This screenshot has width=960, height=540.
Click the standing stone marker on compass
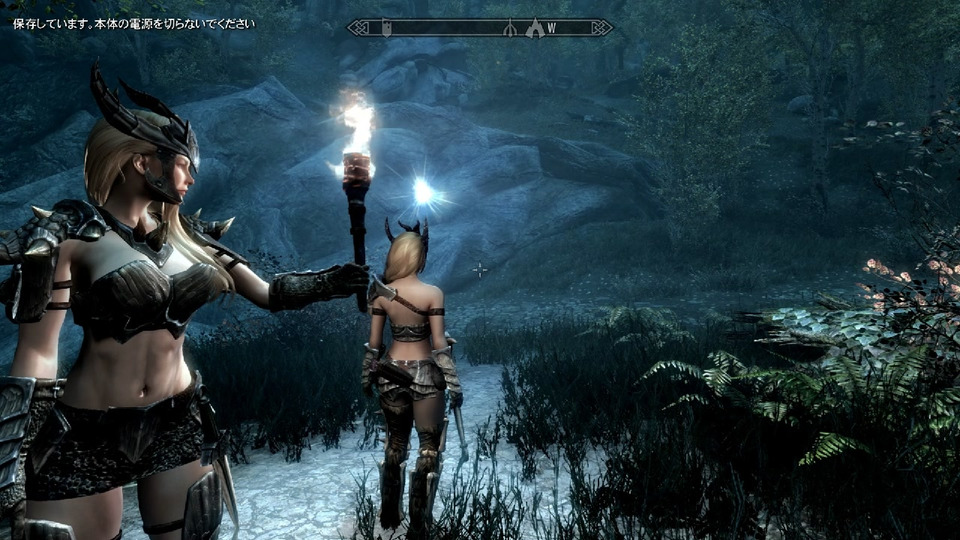[509, 28]
